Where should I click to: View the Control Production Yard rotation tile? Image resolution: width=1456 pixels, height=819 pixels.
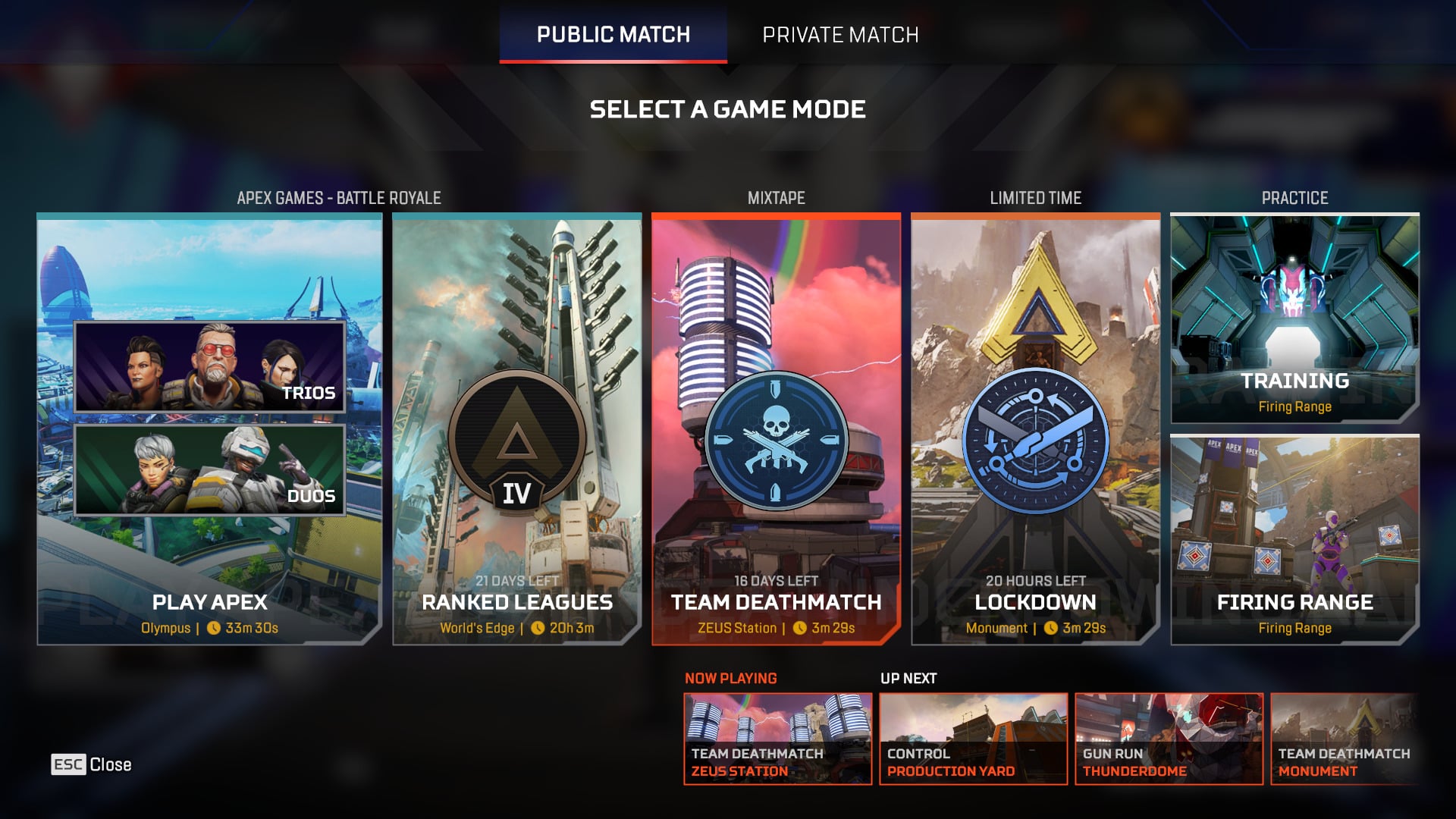[973, 739]
